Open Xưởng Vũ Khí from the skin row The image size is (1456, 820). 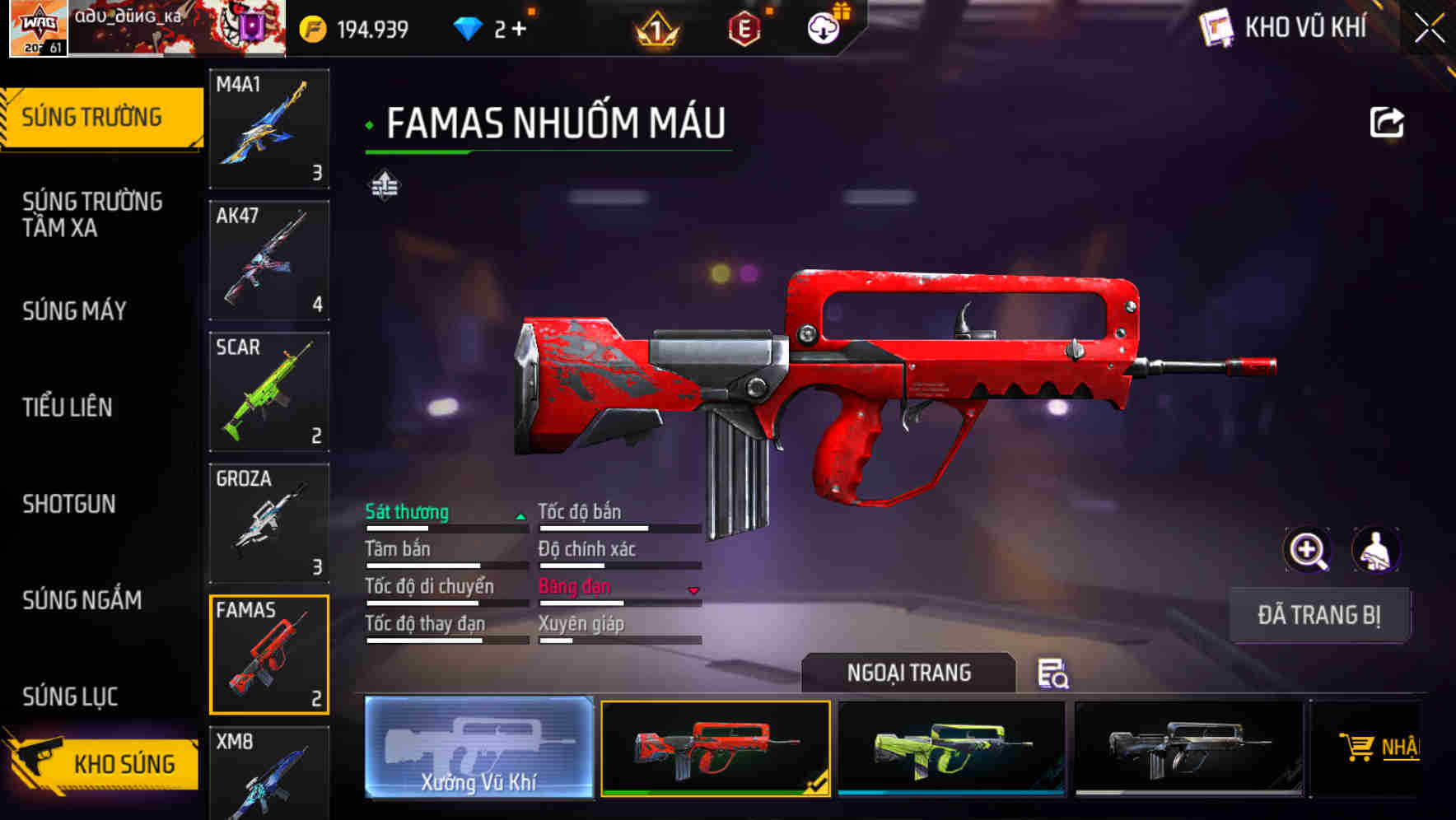[x=478, y=749]
